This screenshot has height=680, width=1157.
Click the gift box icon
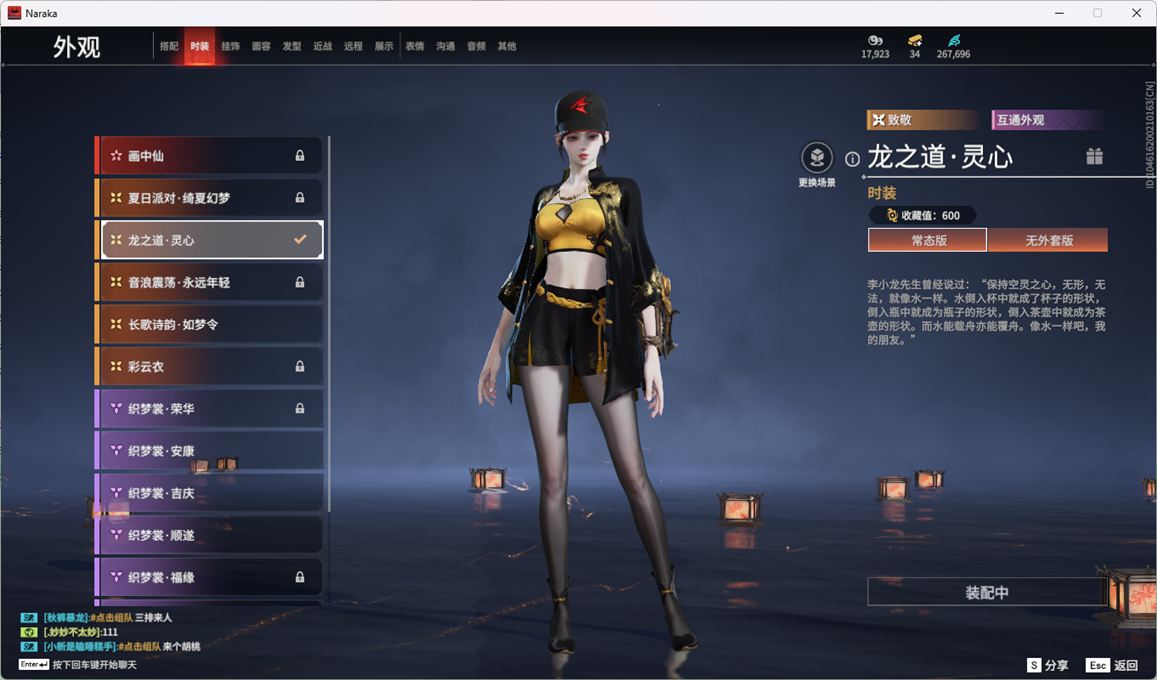click(x=1095, y=156)
